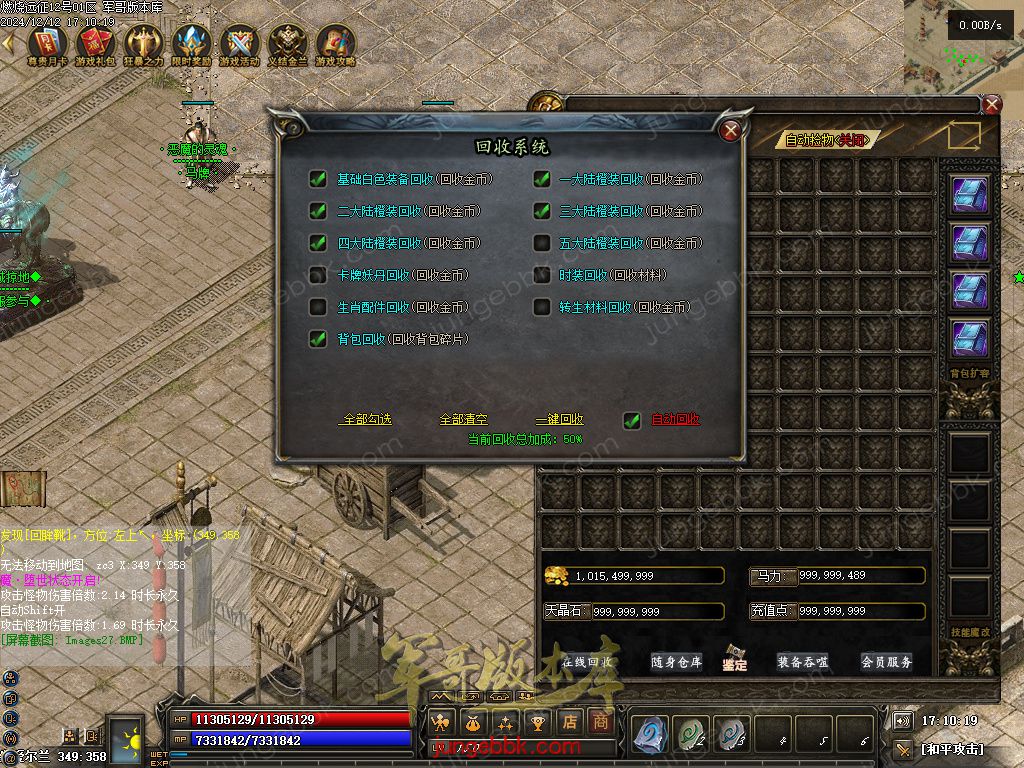The height and width of the screenshot is (768, 1024).
Task: Close the recycle system window
Action: pyautogui.click(x=731, y=130)
